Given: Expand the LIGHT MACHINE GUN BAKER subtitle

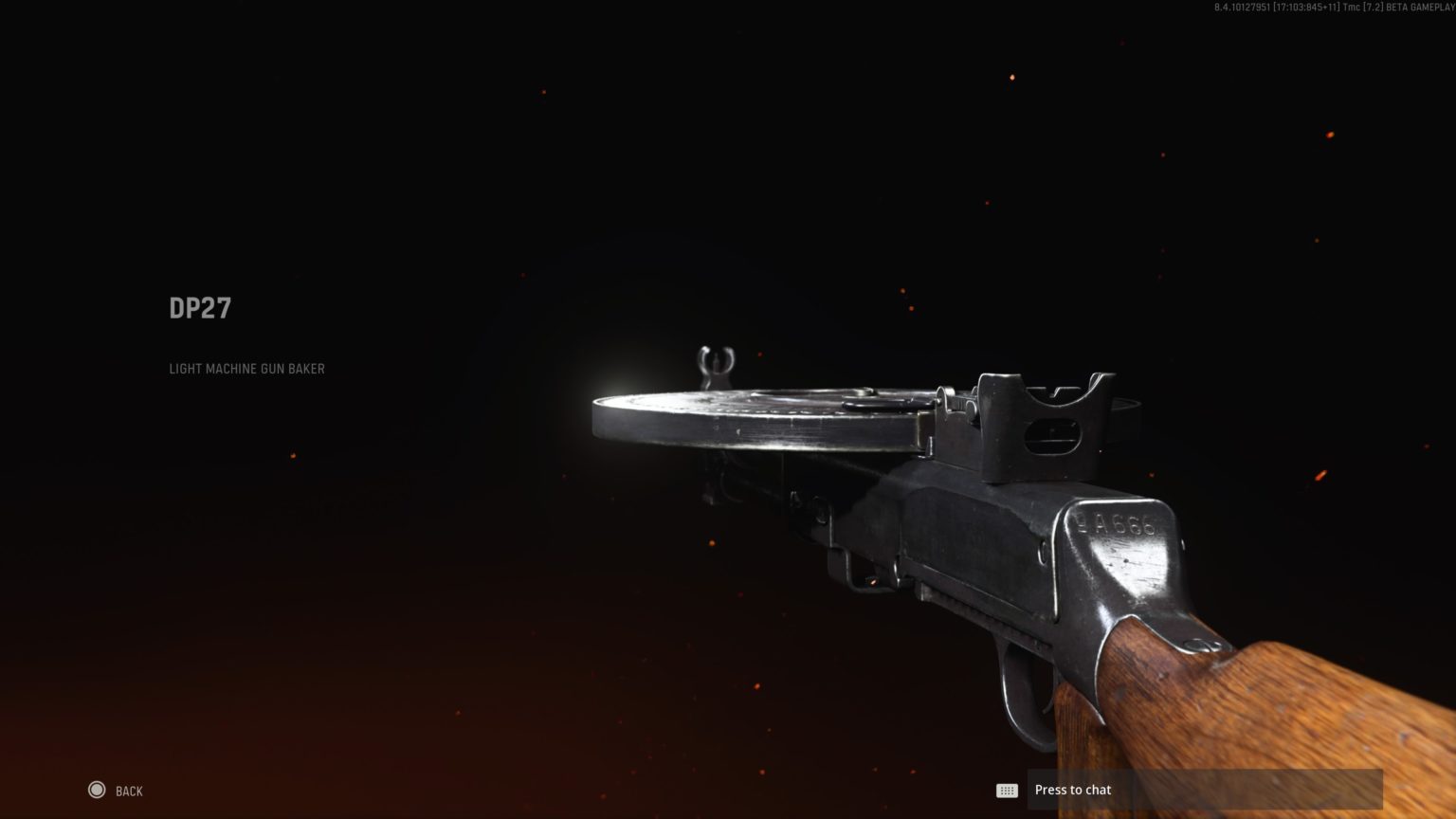Looking at the screenshot, I should click(246, 369).
